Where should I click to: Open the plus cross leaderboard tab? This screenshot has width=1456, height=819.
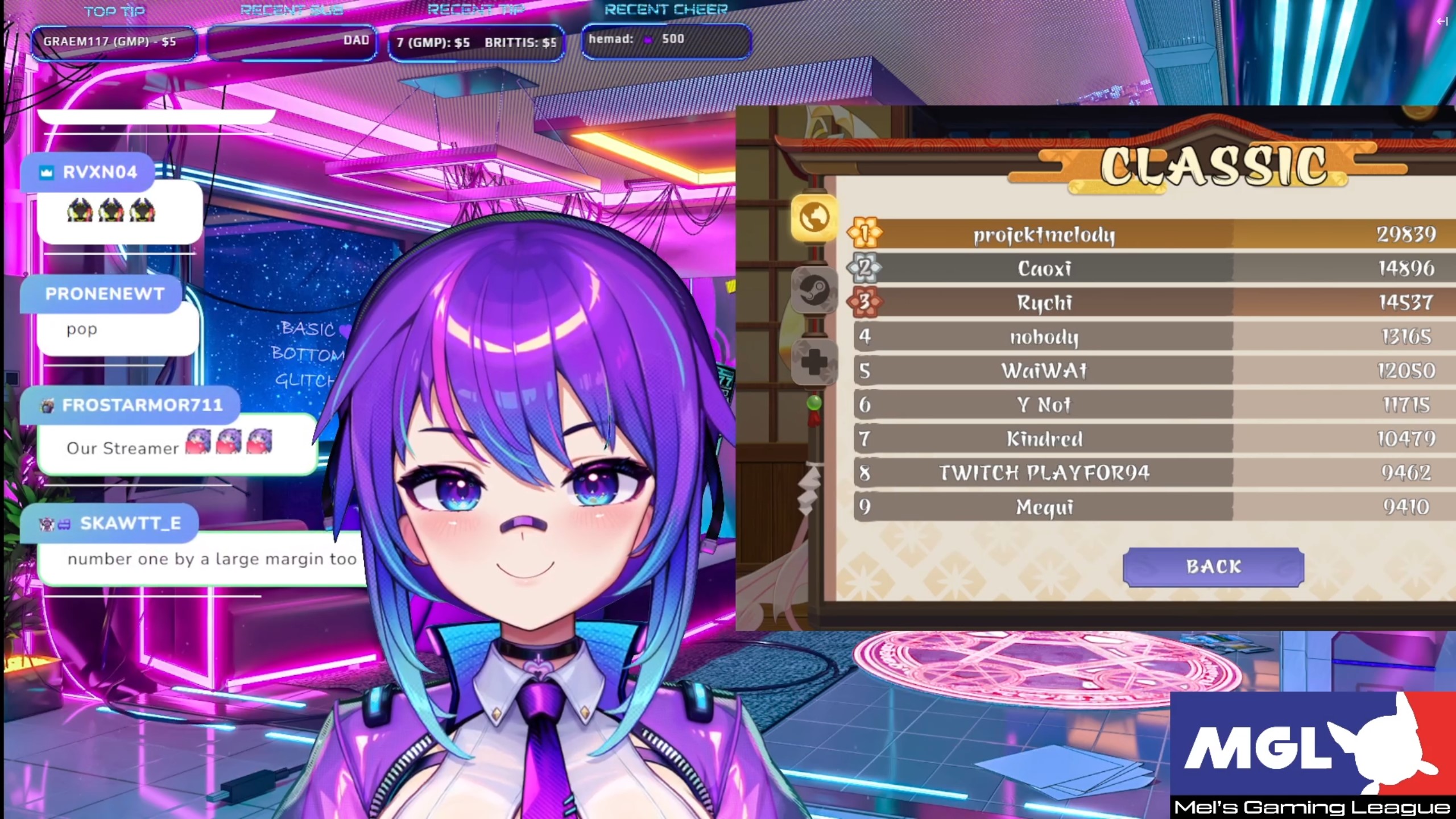[x=814, y=362]
